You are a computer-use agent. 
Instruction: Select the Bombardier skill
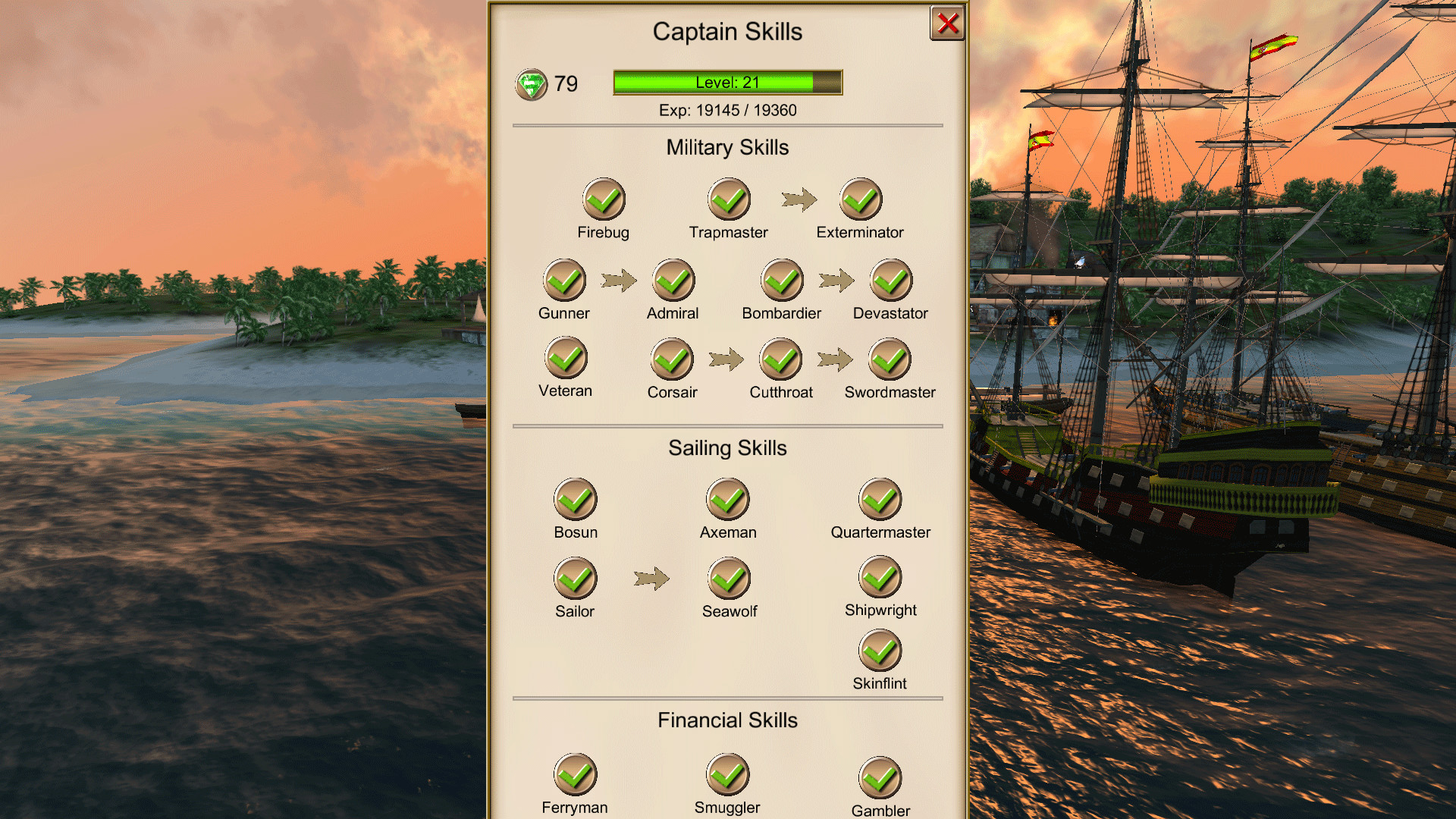click(x=782, y=281)
